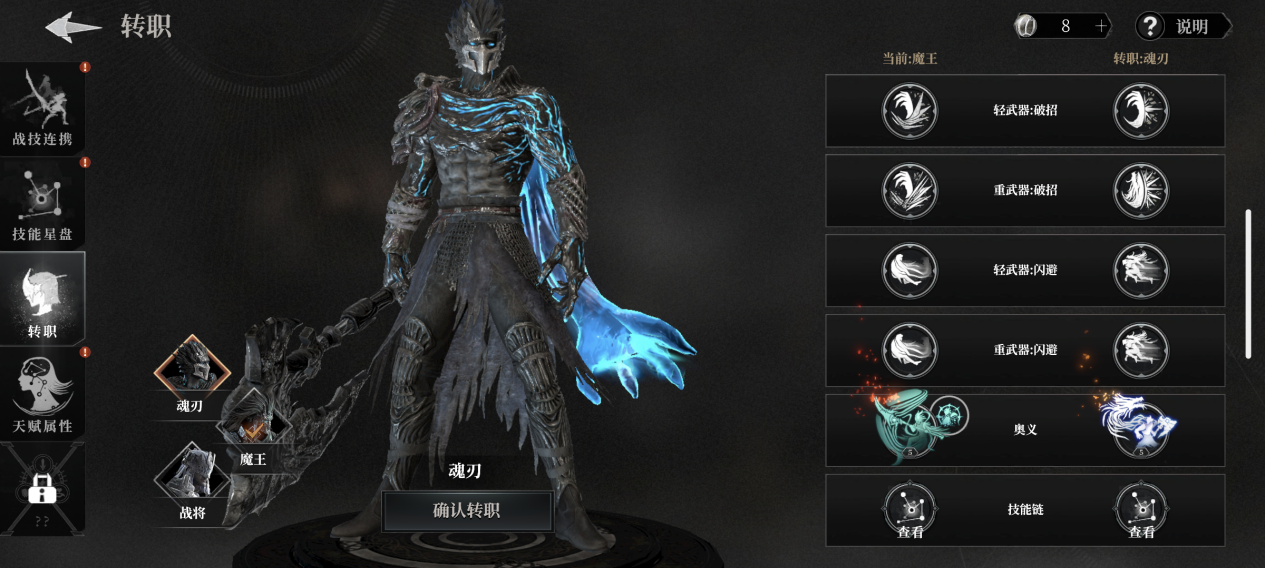Inspect current 魔王 重武器:破招 skill icon
Image resolution: width=1265 pixels, height=568 pixels.
[909, 190]
